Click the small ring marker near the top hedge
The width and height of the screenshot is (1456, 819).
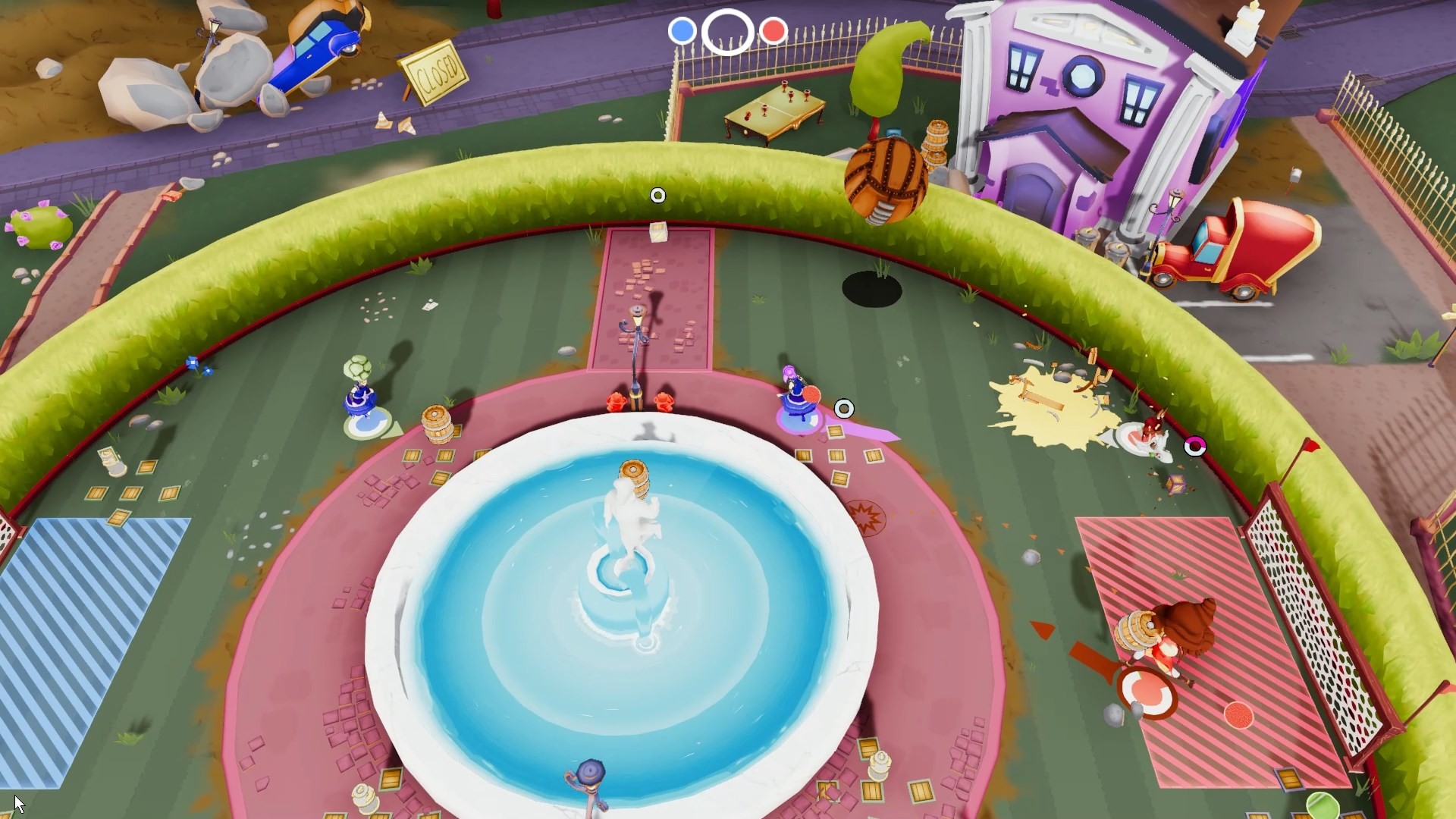coord(657,196)
